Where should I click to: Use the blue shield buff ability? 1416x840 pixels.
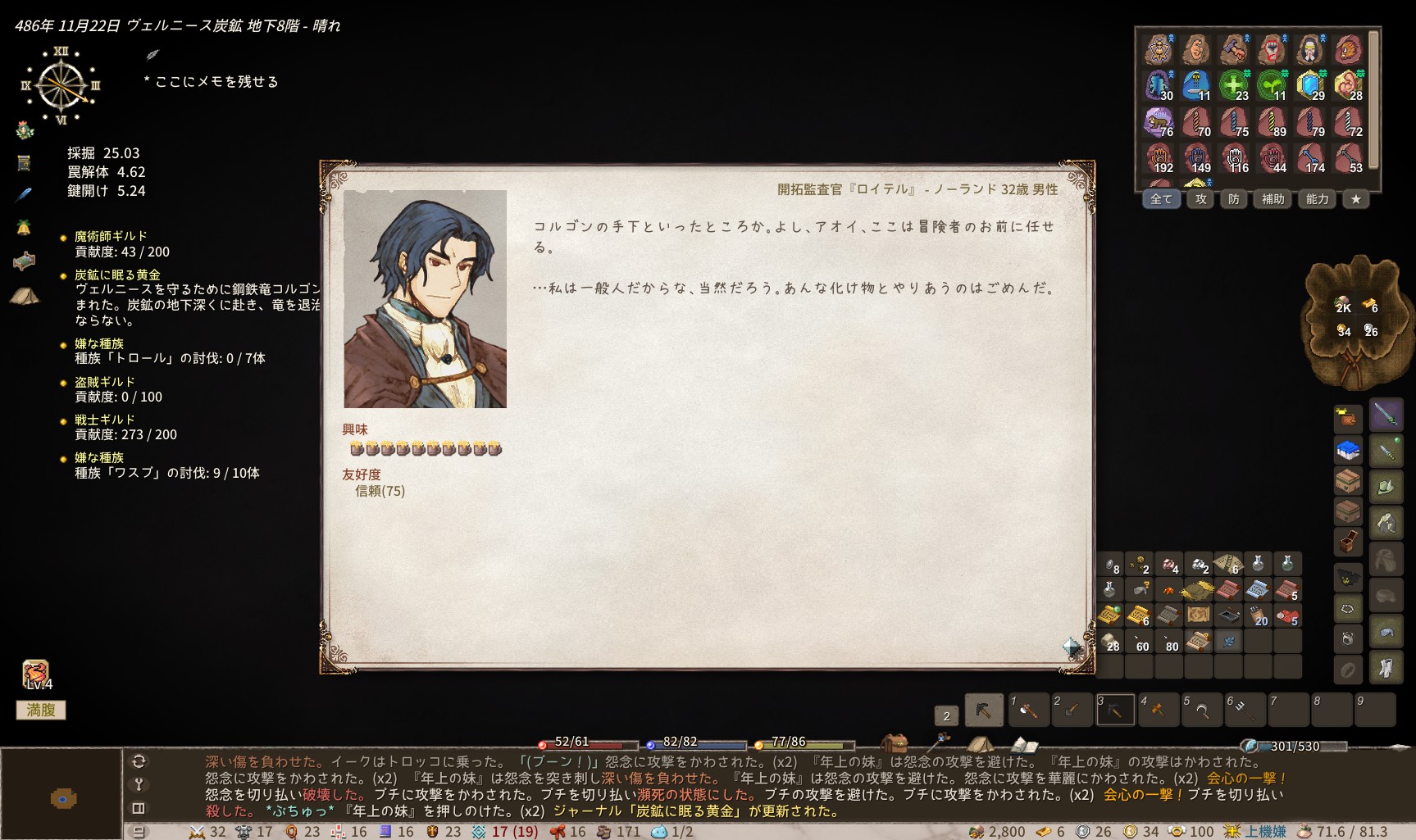1310,85
